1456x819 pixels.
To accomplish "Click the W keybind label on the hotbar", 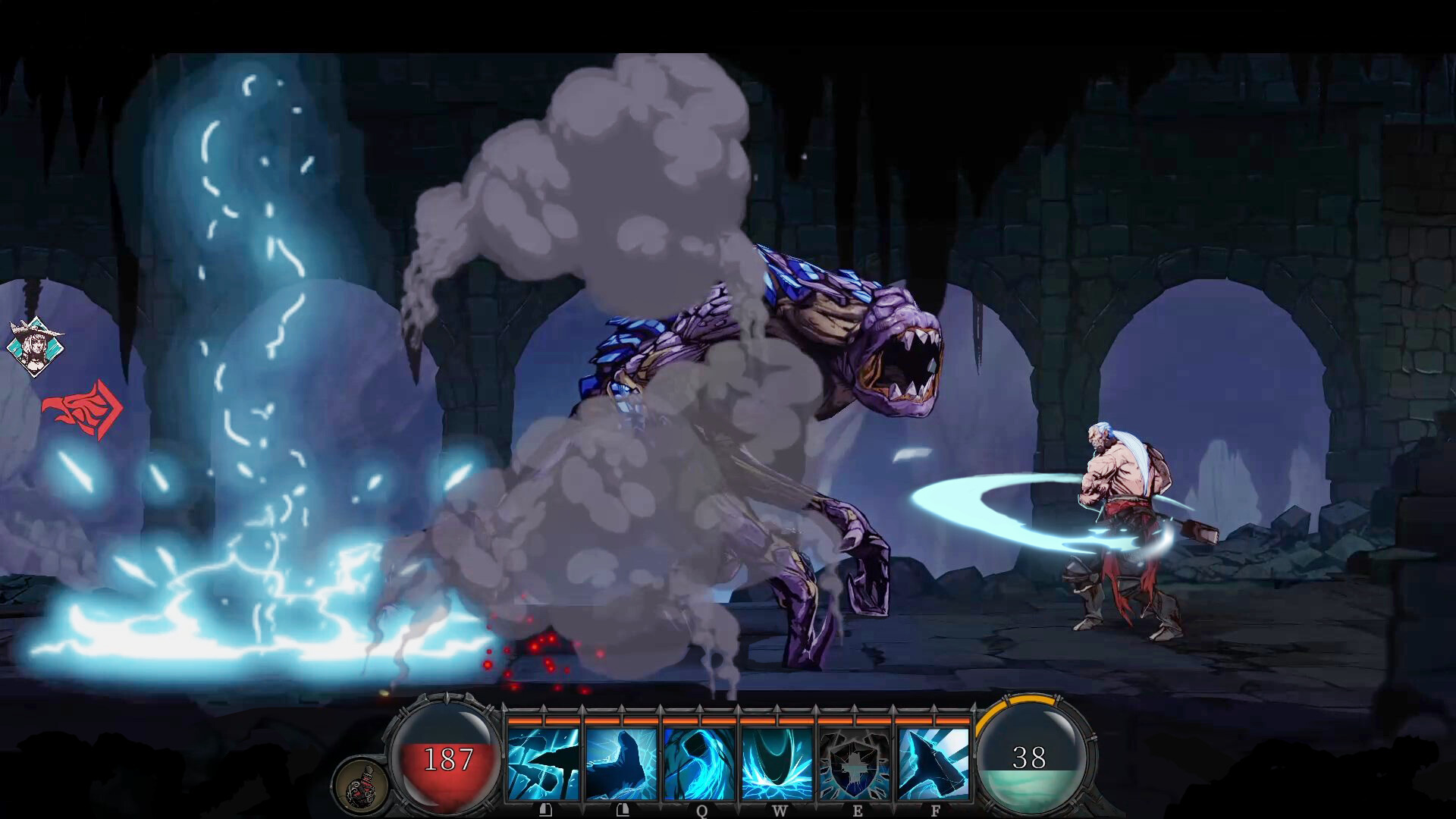I will point(781,810).
